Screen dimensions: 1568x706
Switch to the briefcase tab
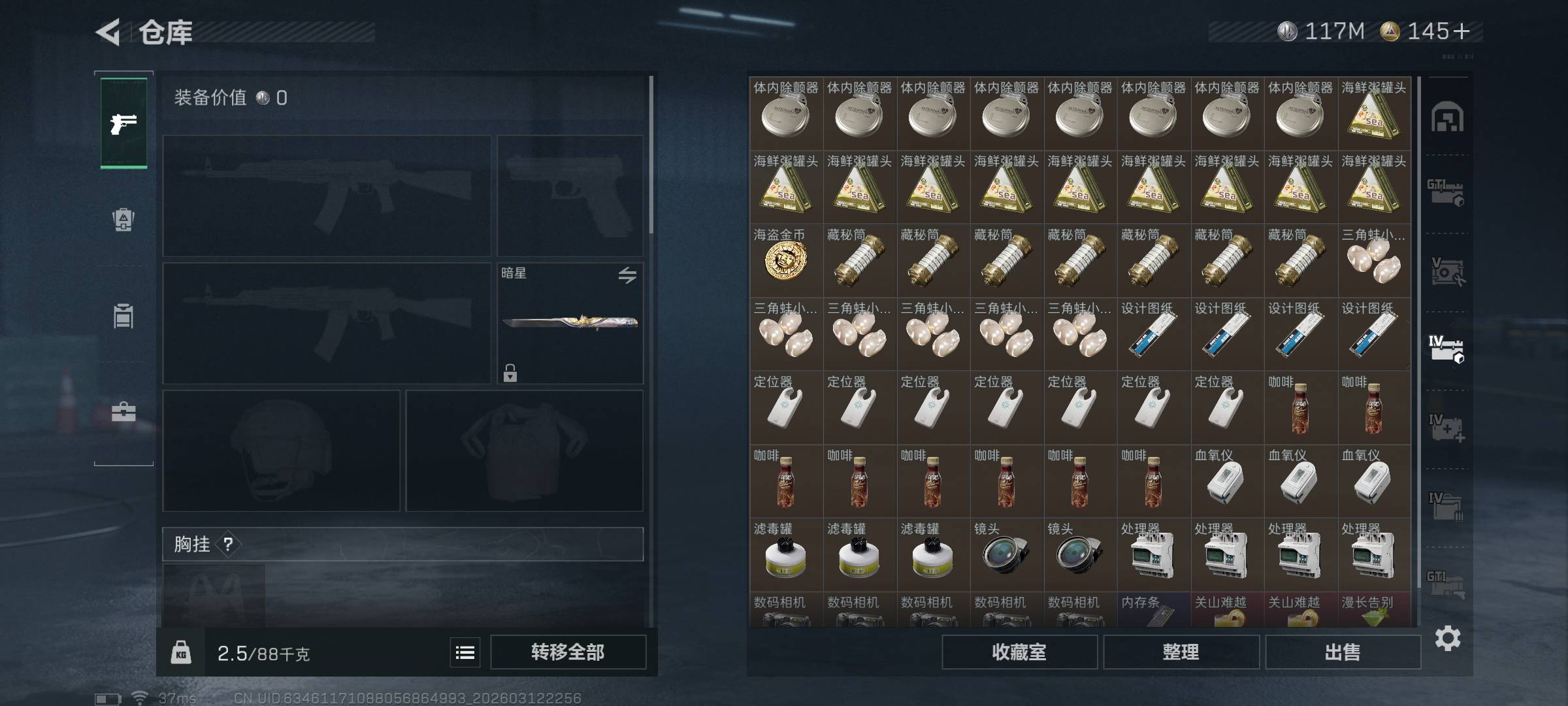pyautogui.click(x=123, y=412)
